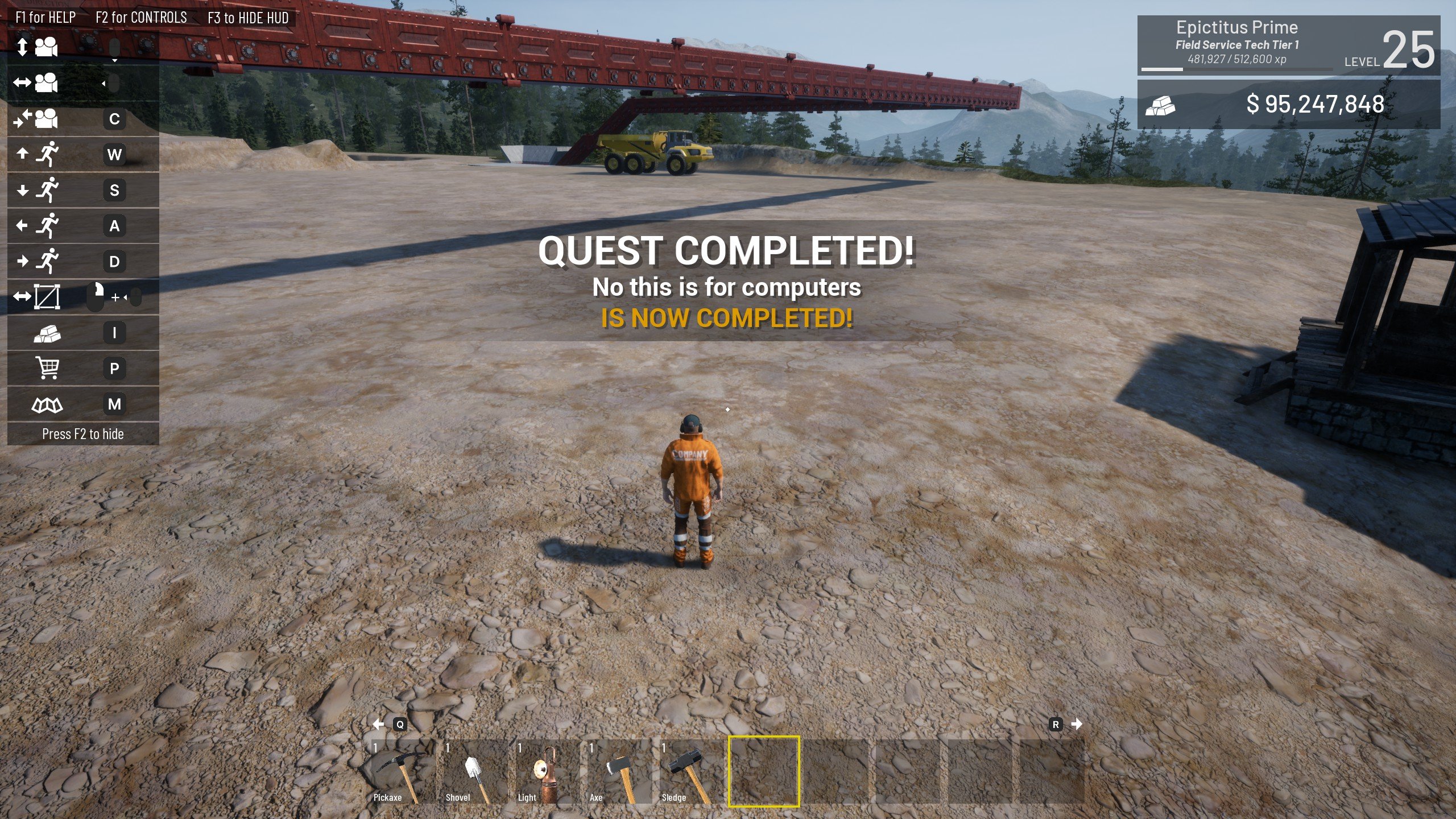Pick the Sledge hammer slot

pos(689,772)
